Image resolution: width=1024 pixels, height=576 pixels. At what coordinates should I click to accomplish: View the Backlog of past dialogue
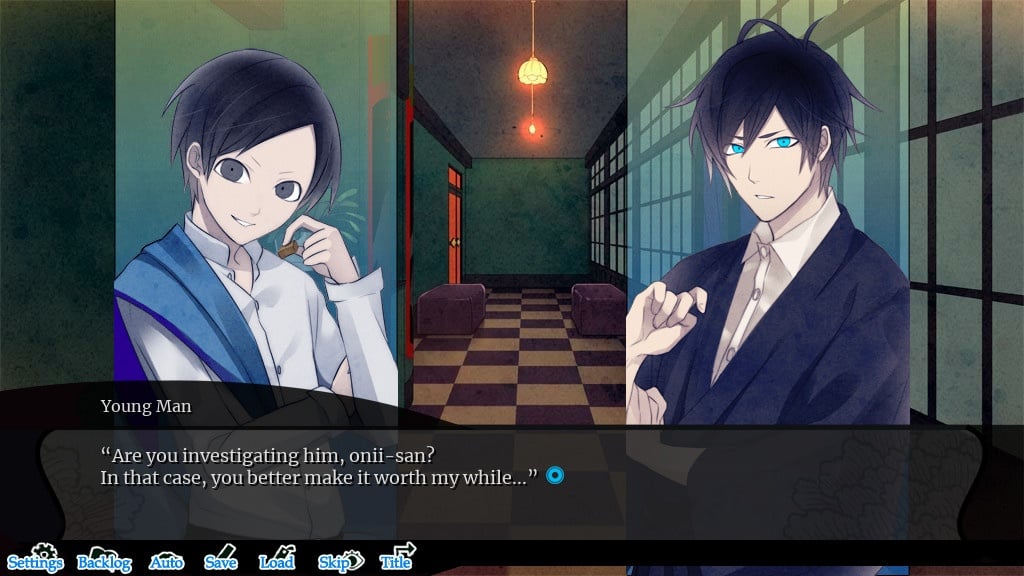click(x=104, y=561)
